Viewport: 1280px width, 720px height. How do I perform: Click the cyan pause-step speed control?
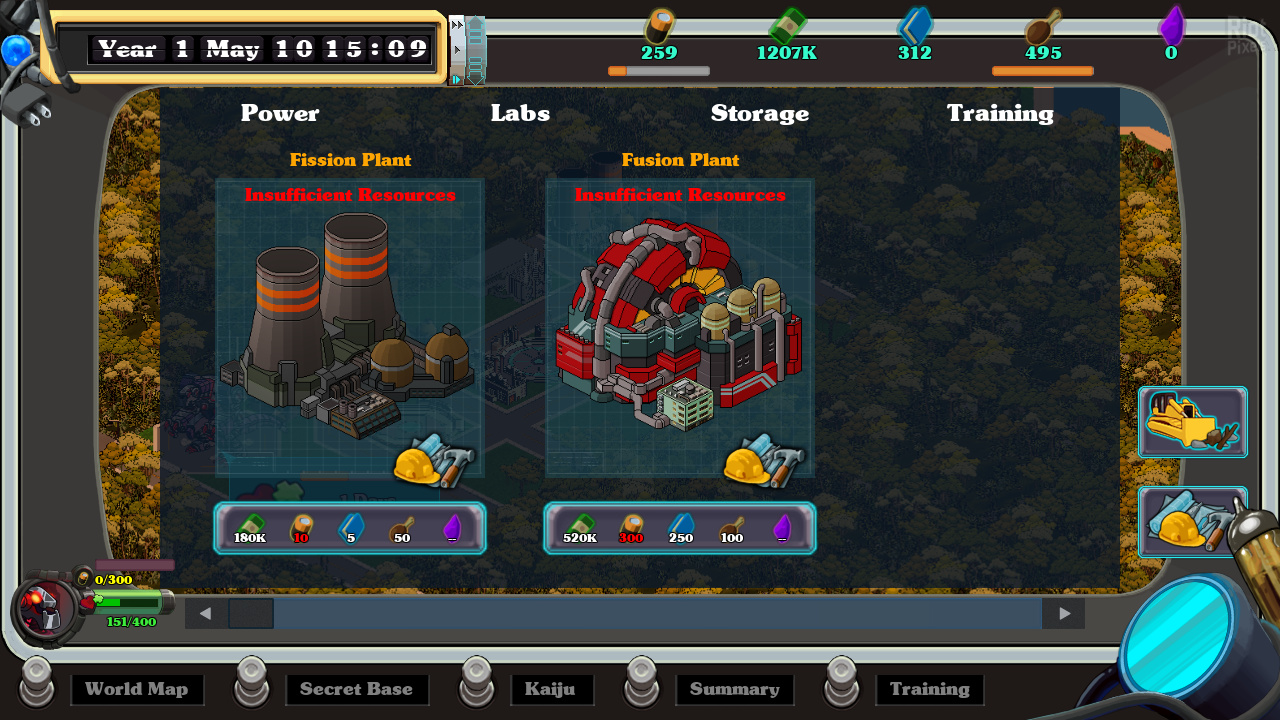457,79
